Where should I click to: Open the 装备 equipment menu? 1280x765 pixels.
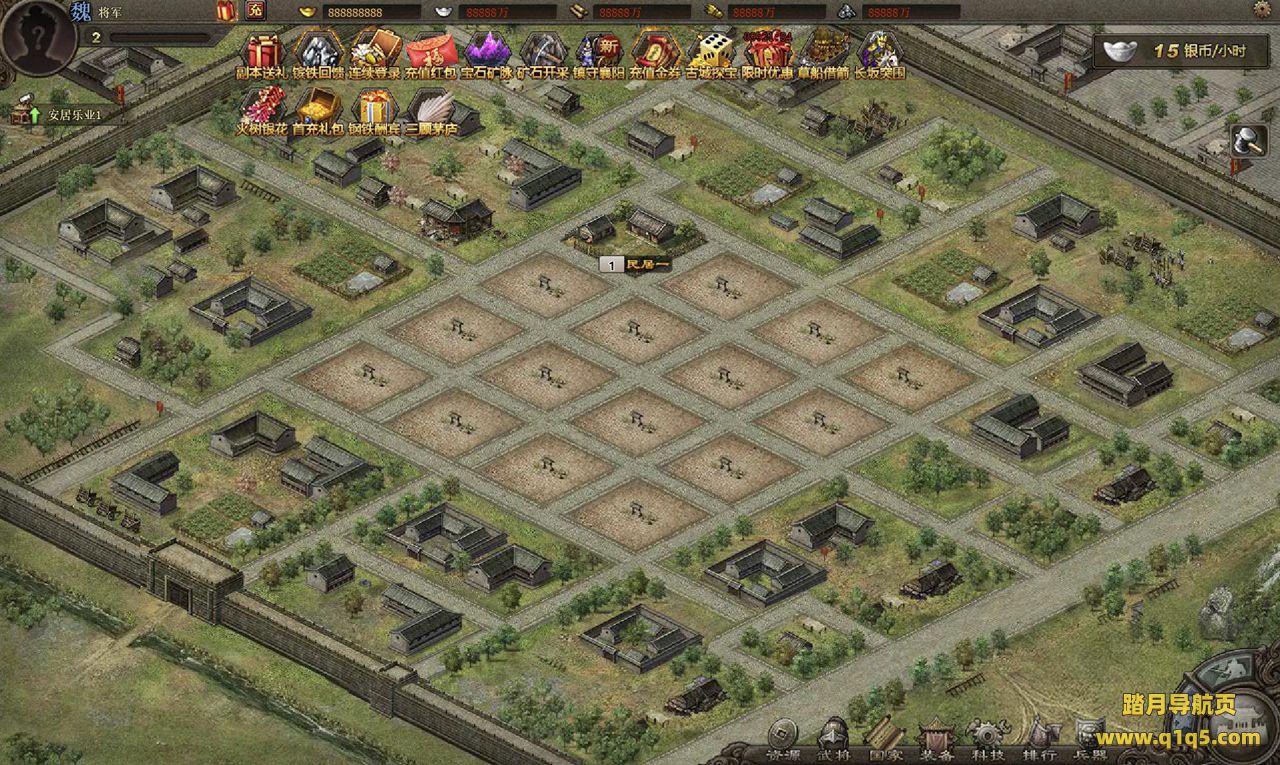(x=937, y=739)
